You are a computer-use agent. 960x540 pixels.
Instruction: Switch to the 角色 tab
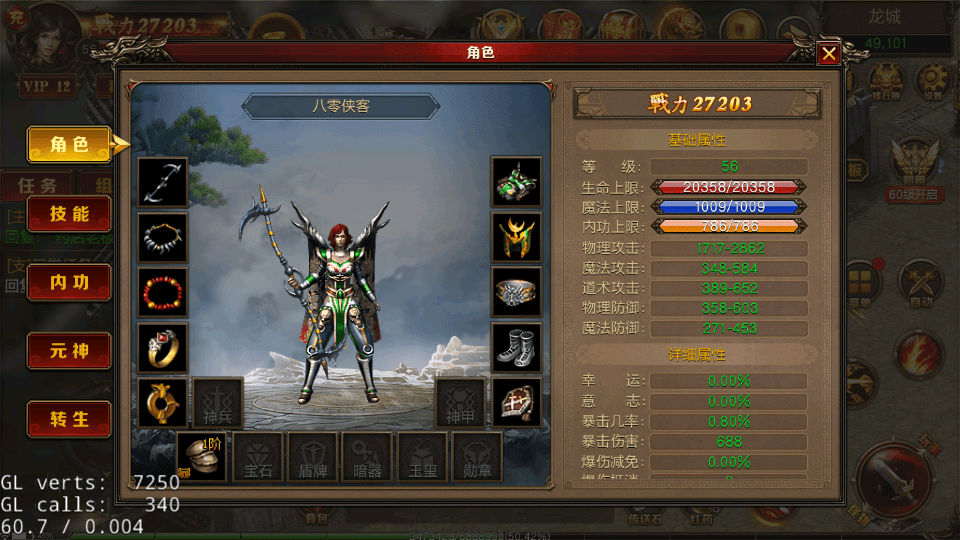(69, 145)
